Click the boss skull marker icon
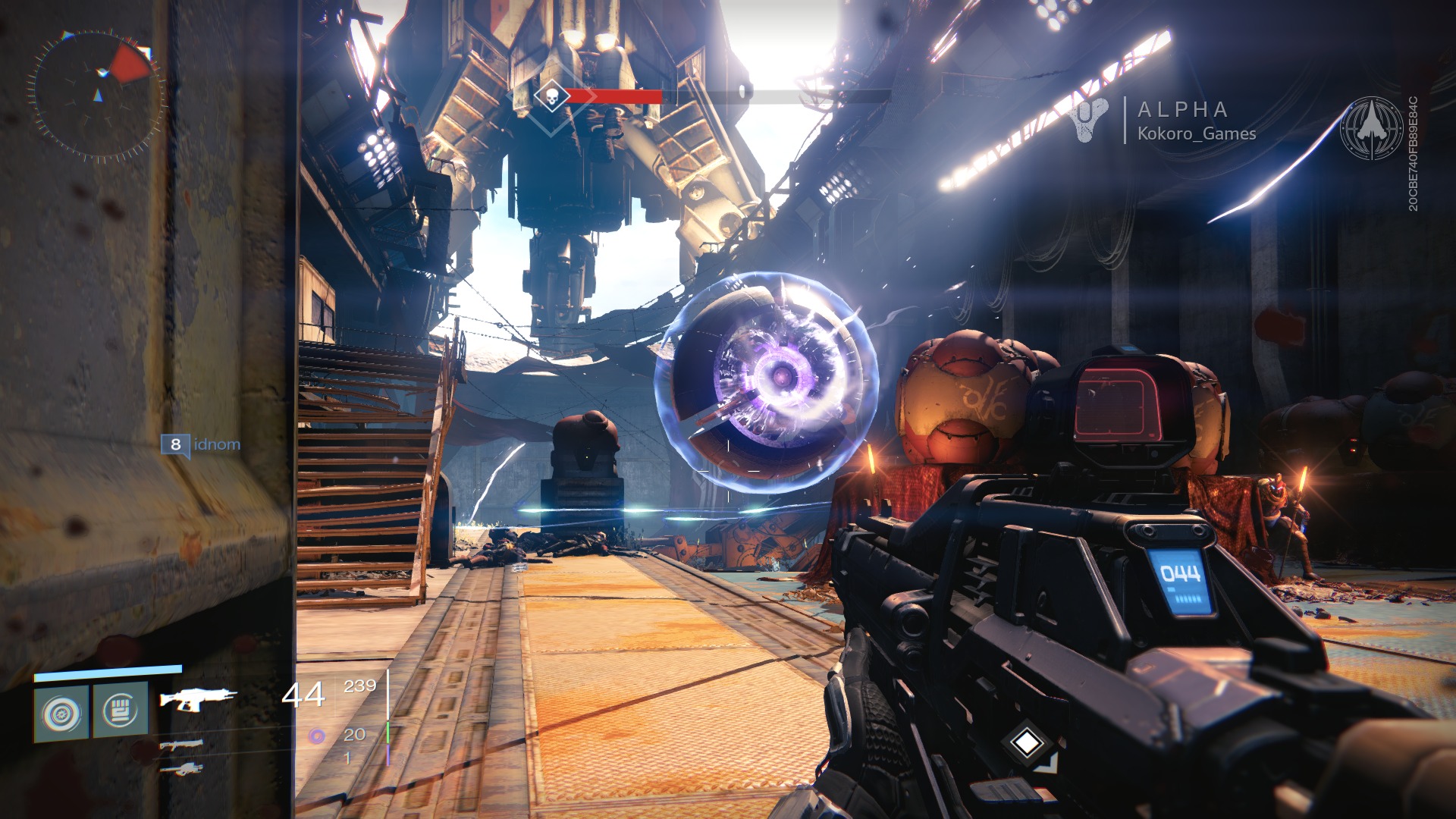The width and height of the screenshot is (1456, 819). tap(551, 96)
